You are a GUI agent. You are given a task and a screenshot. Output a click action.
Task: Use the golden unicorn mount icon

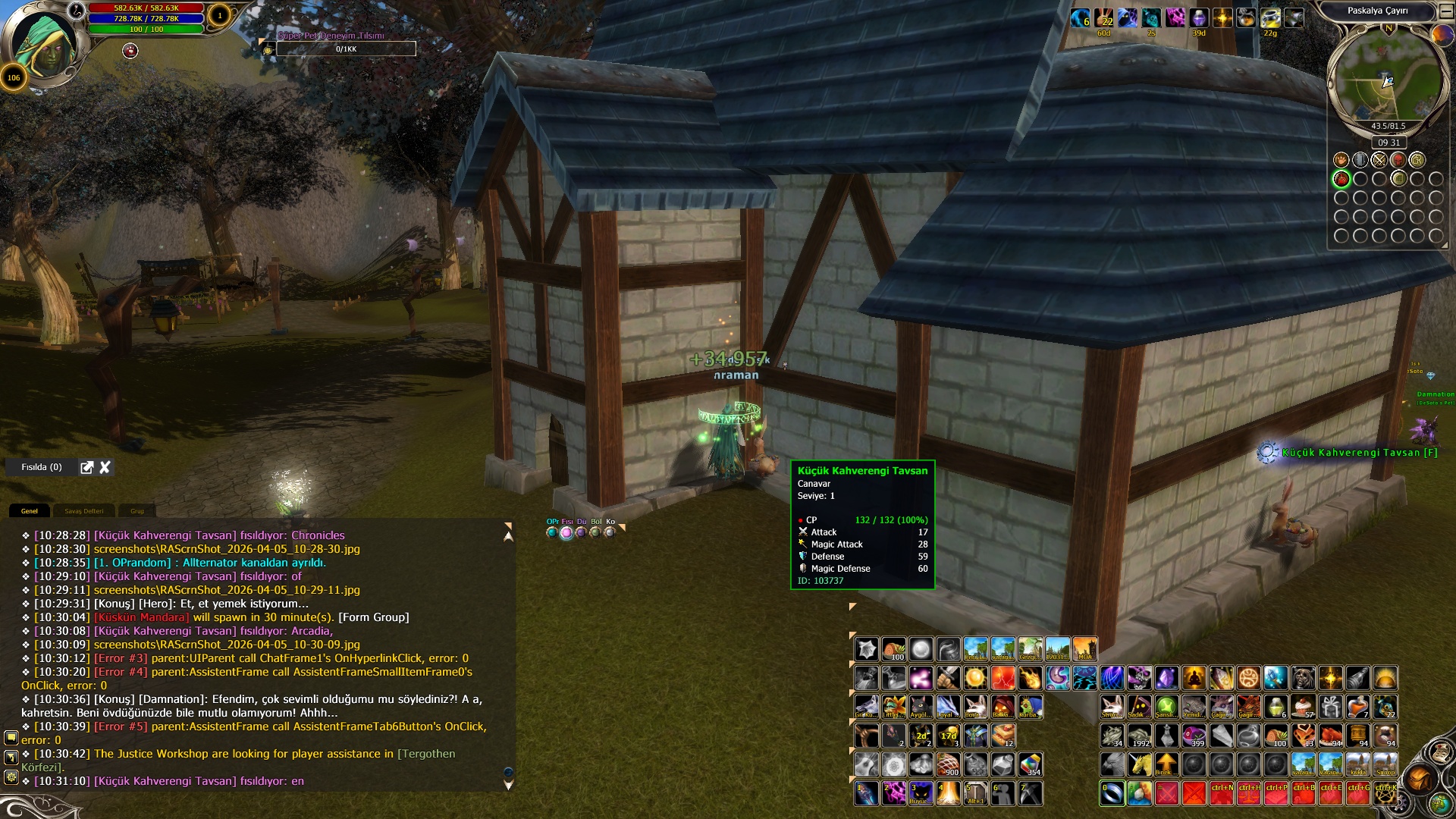click(x=1139, y=764)
